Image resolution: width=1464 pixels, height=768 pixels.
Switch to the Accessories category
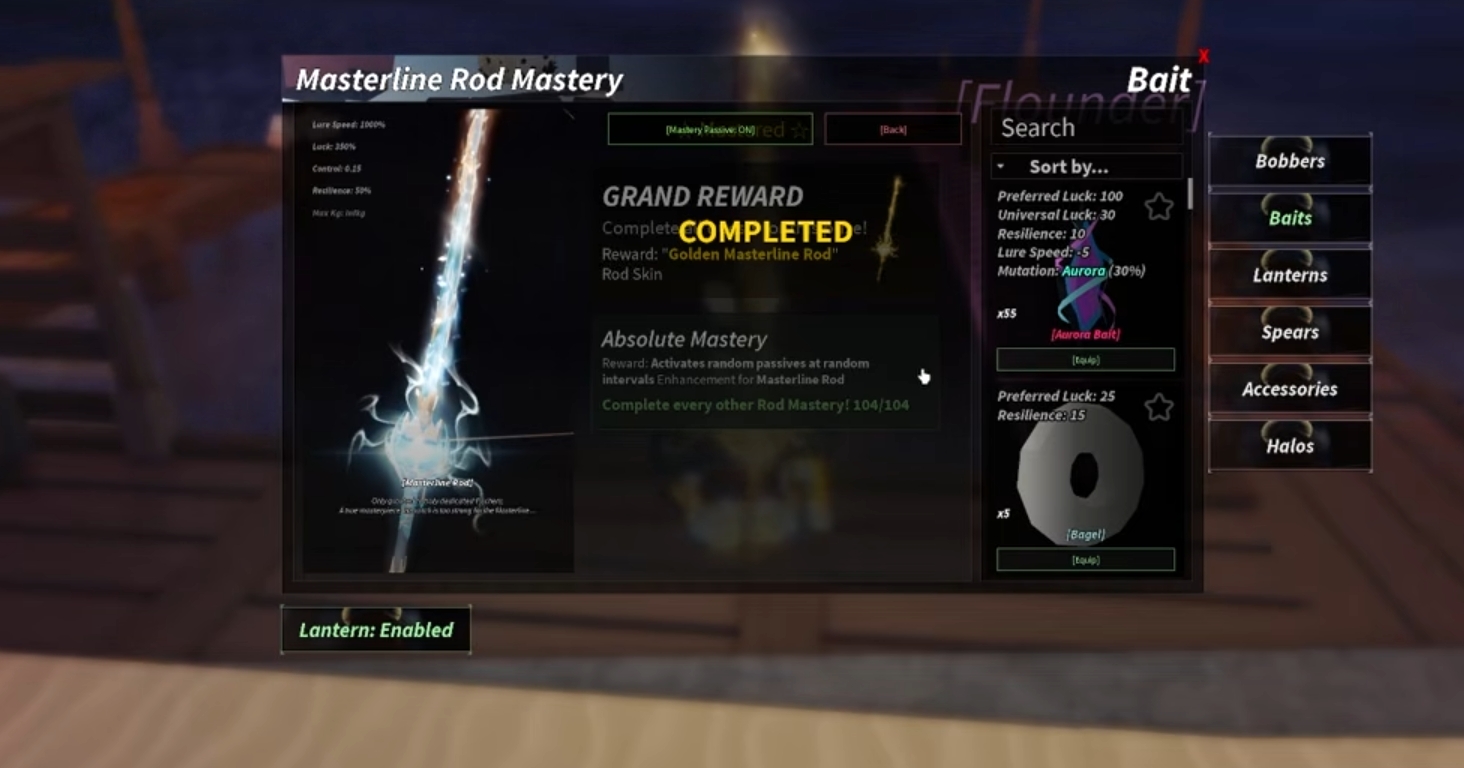1289,389
